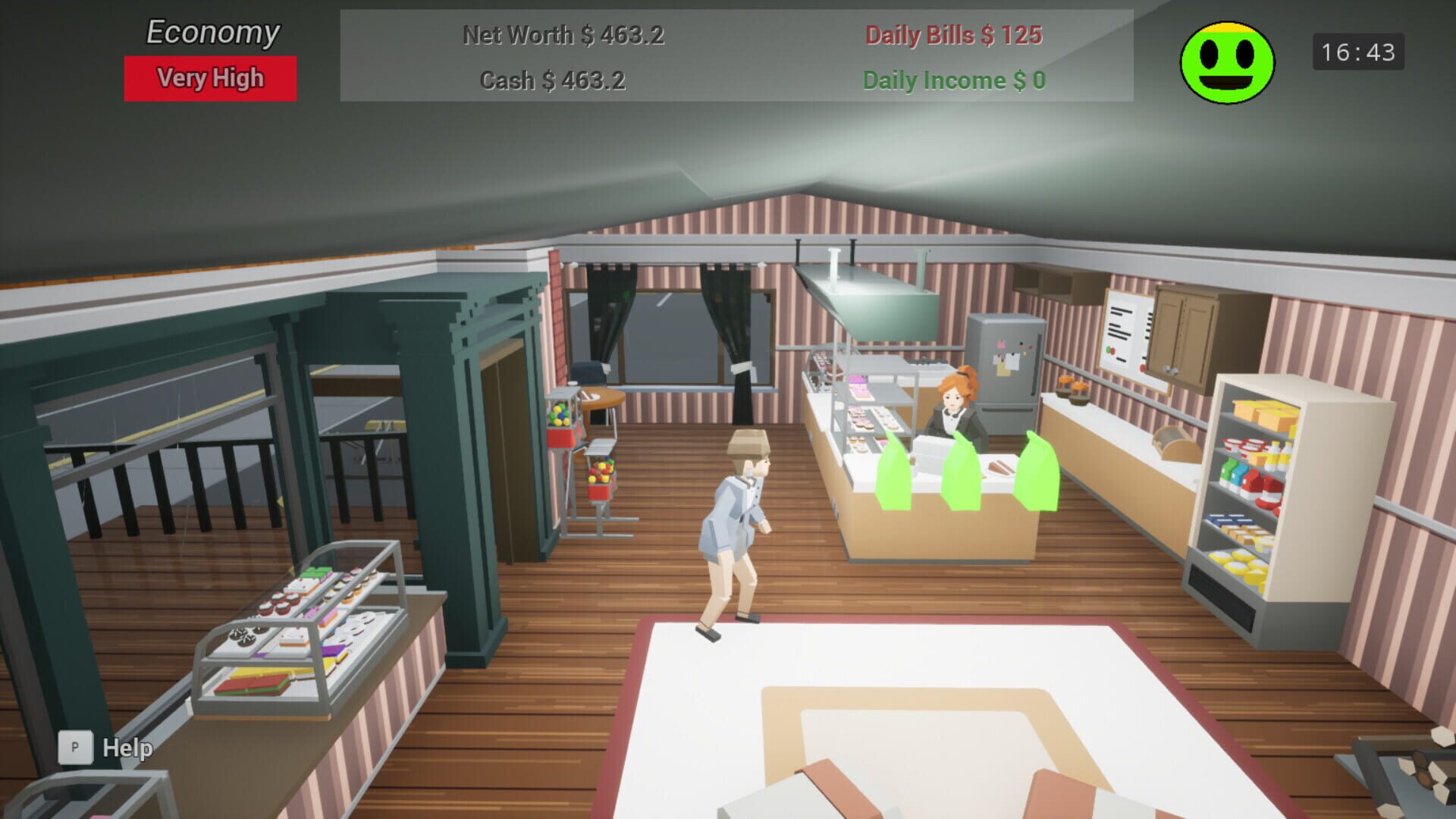
Task: Open the Economy status panel
Action: pos(211,32)
